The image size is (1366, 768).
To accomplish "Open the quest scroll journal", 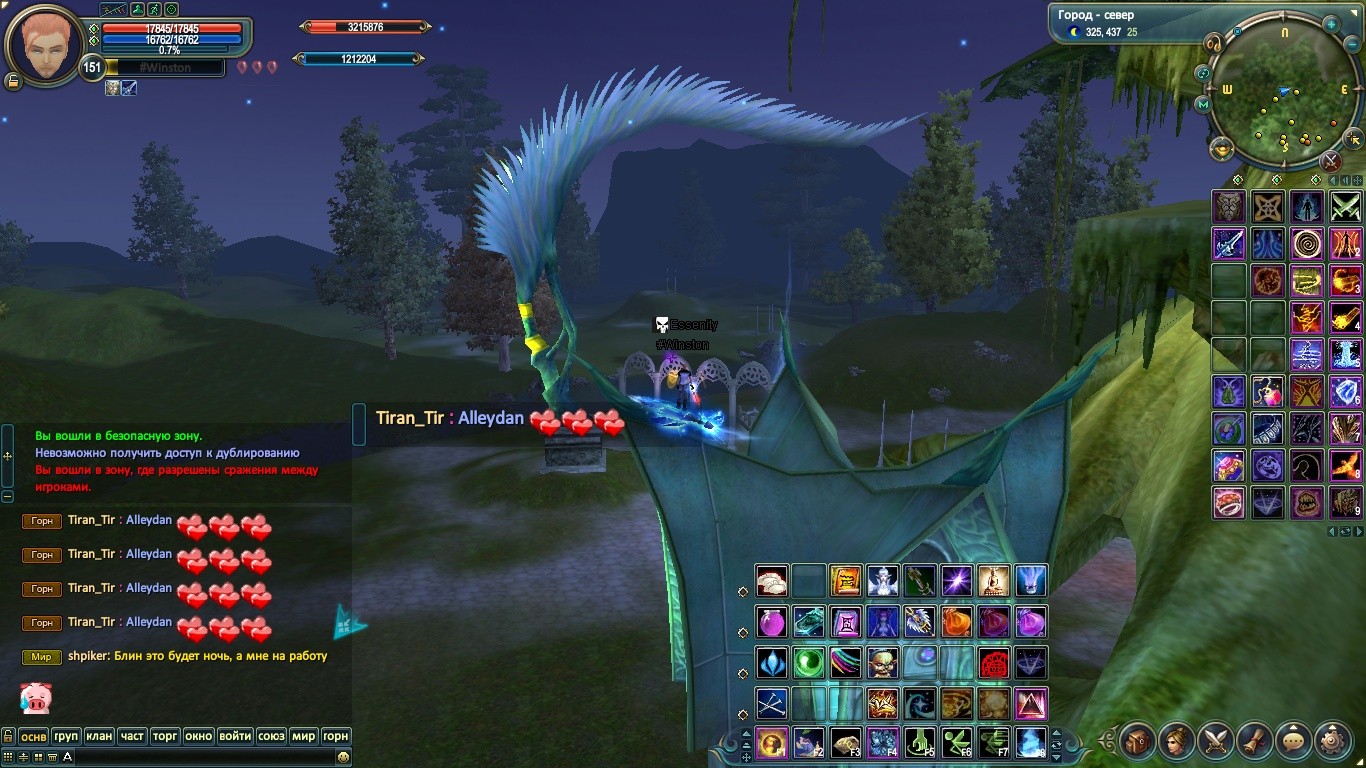I will (1254, 741).
